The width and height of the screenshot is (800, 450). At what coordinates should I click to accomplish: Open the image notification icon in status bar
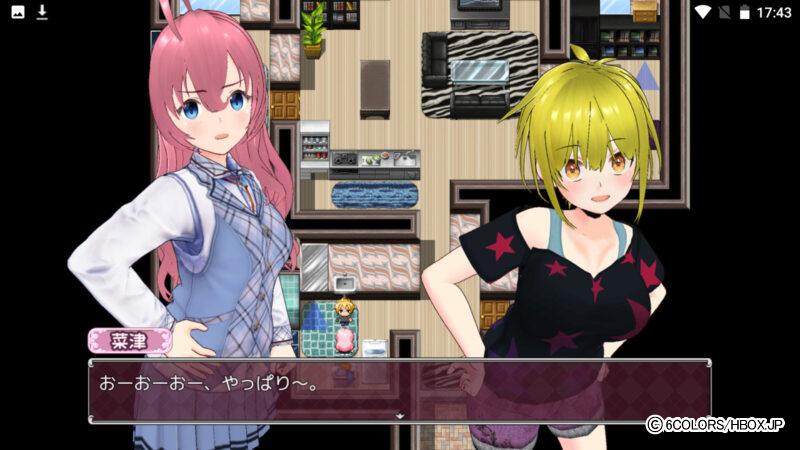coord(17,12)
